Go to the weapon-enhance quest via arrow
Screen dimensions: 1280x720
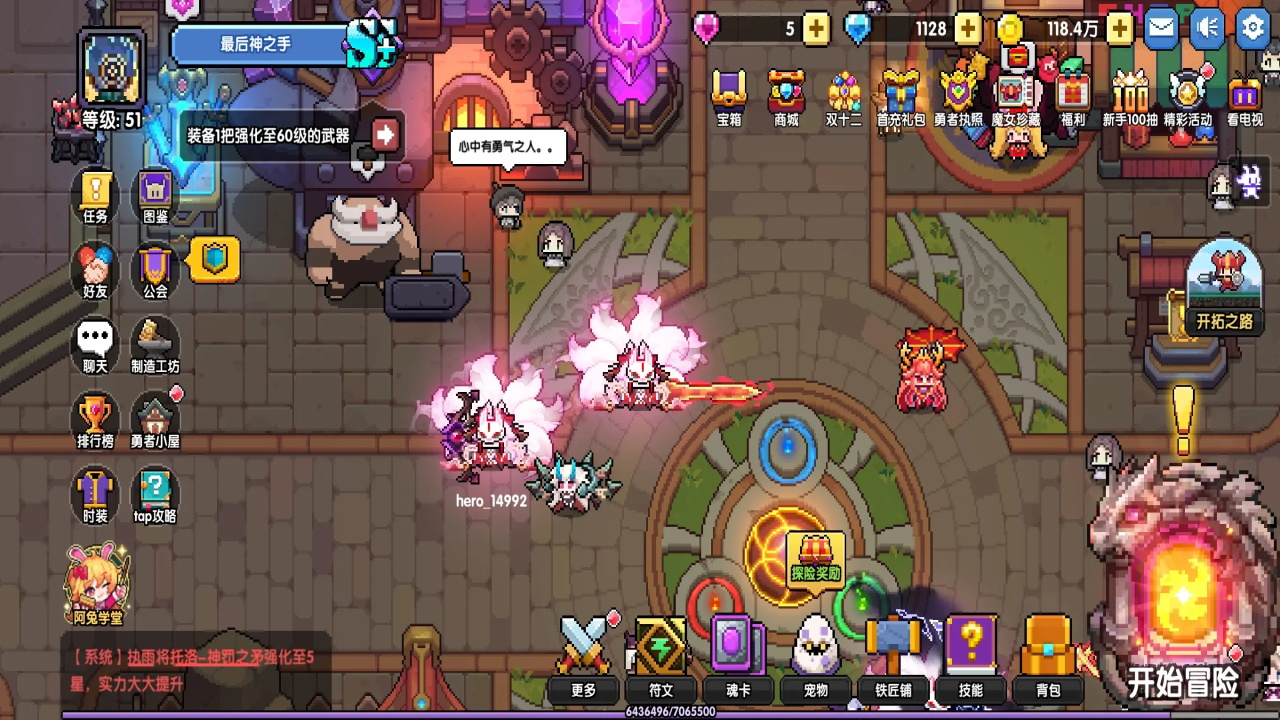pyautogui.click(x=385, y=134)
